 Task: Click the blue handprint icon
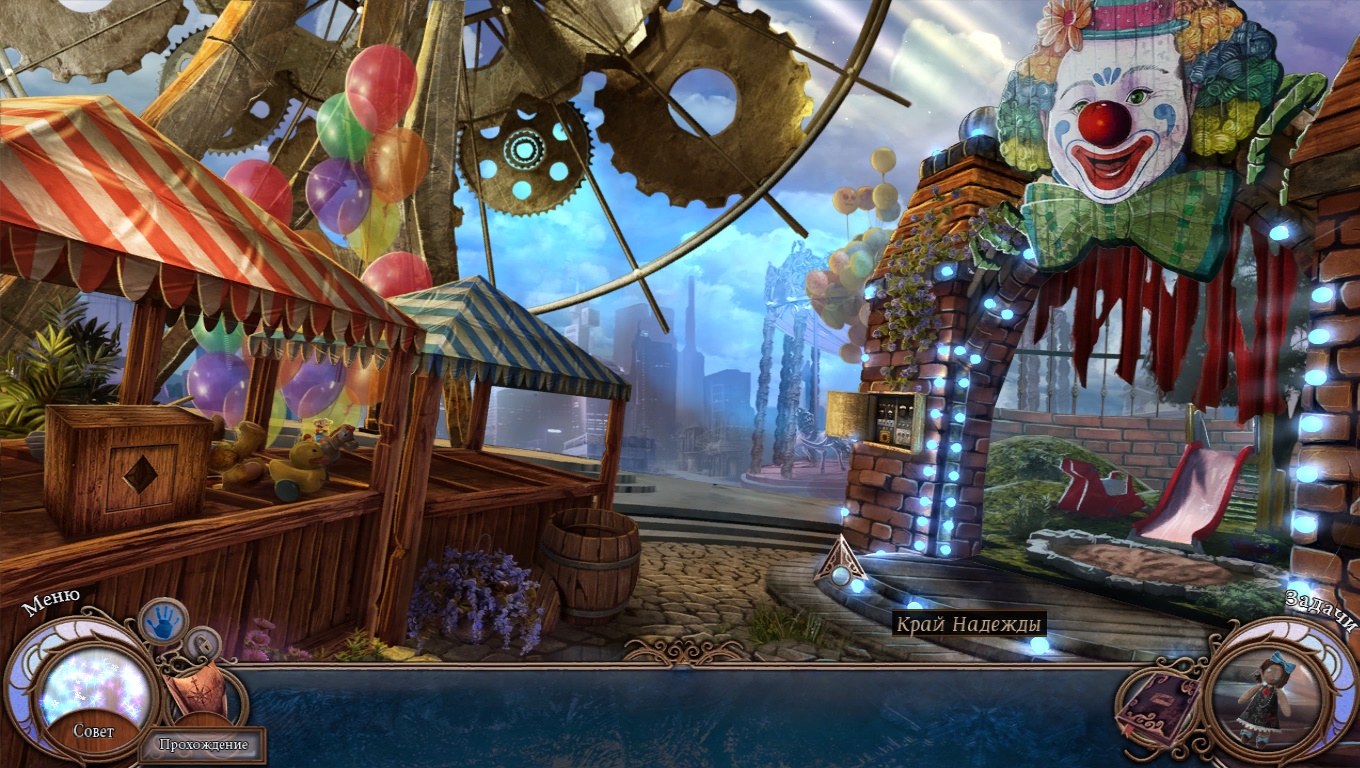tap(161, 621)
